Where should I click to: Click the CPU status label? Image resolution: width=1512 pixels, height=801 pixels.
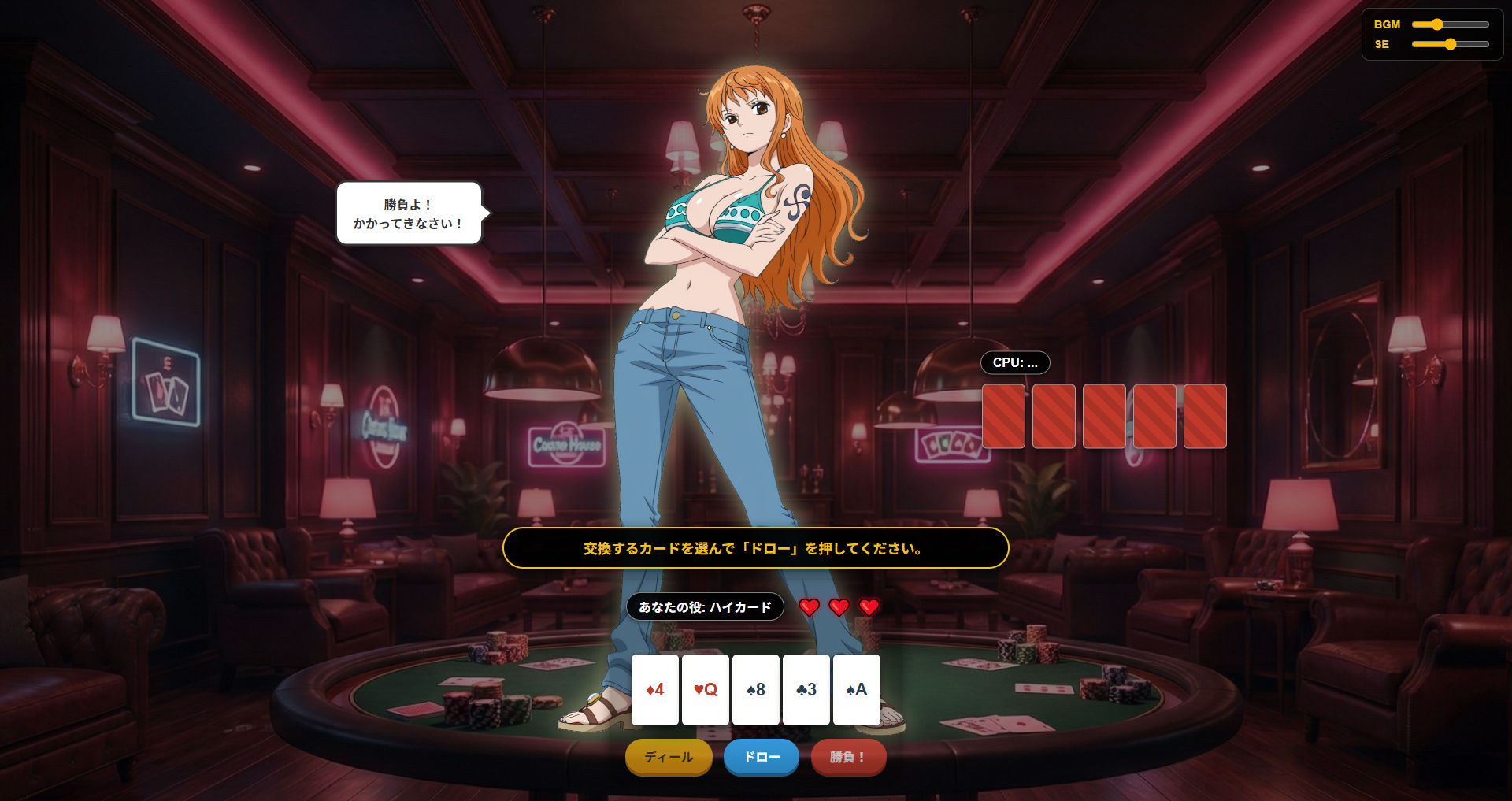point(1014,362)
